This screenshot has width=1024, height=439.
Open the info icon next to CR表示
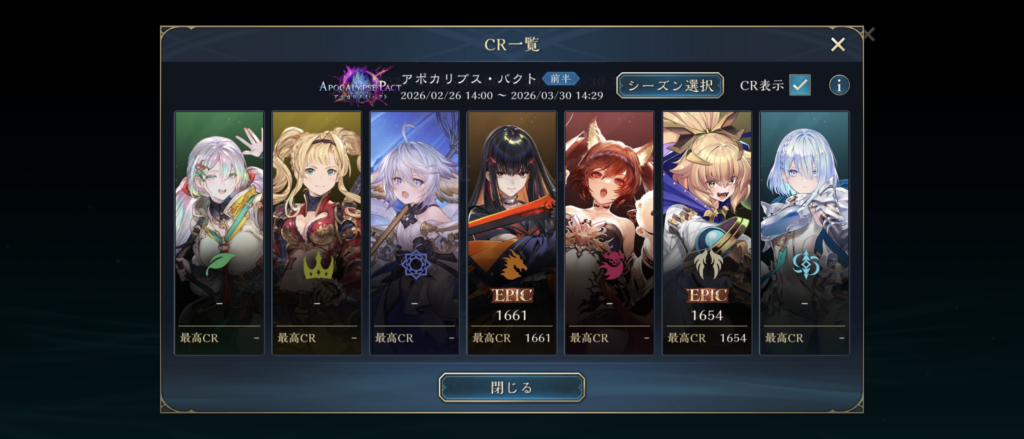pos(839,85)
